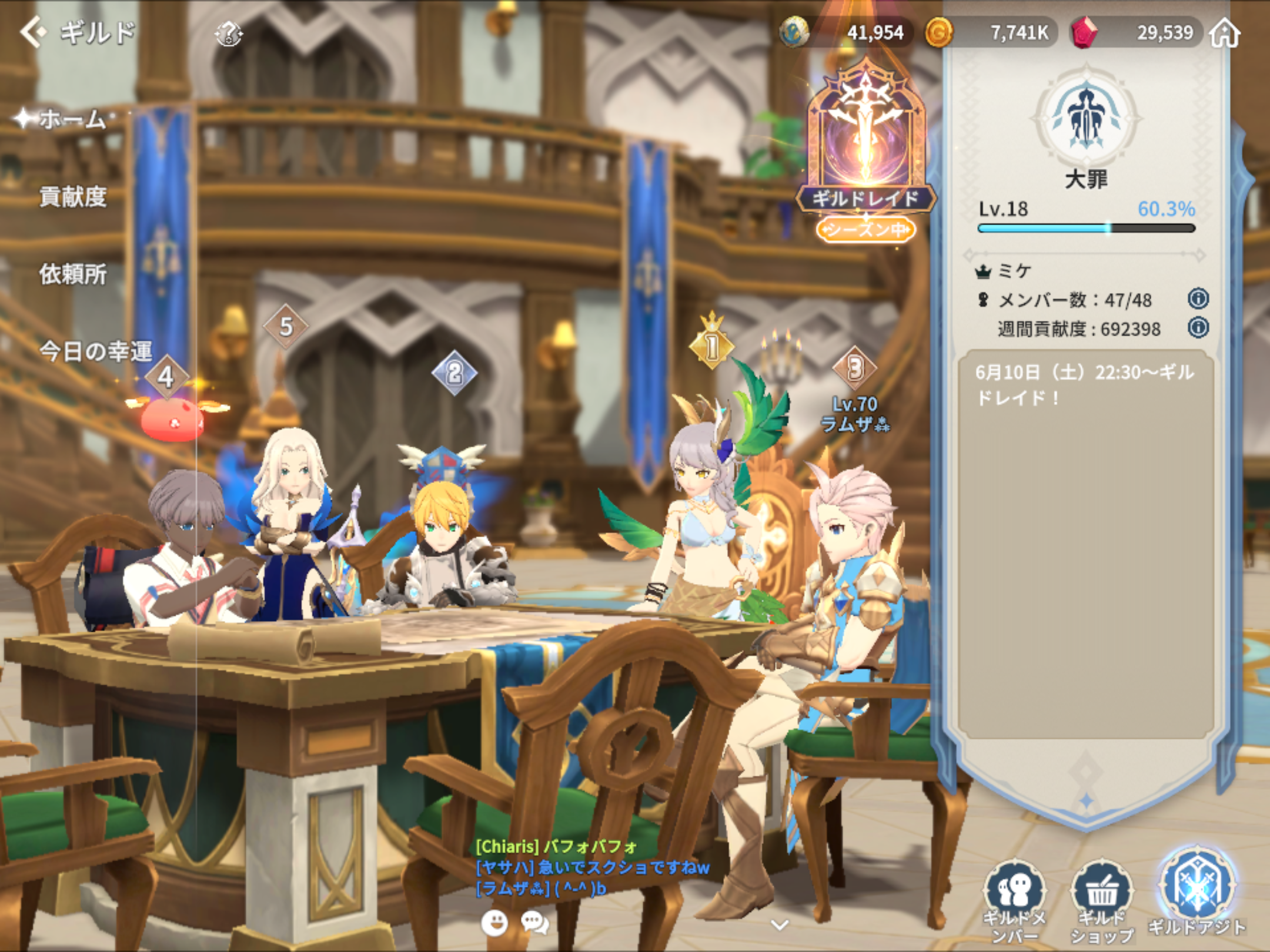Show member count info icon
The image size is (1270, 952).
pyautogui.click(x=1198, y=299)
